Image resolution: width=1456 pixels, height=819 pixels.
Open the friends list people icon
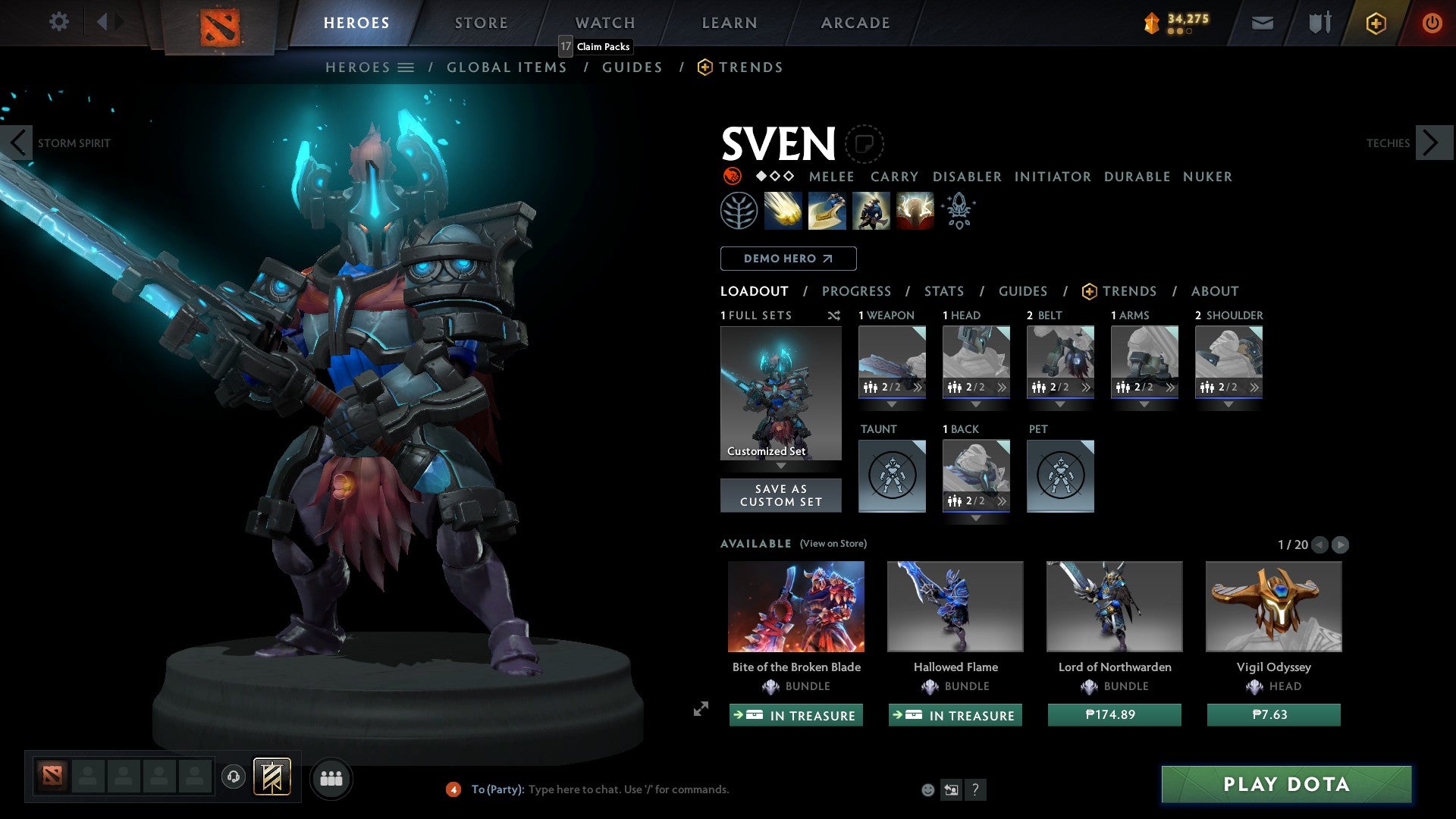(331, 778)
